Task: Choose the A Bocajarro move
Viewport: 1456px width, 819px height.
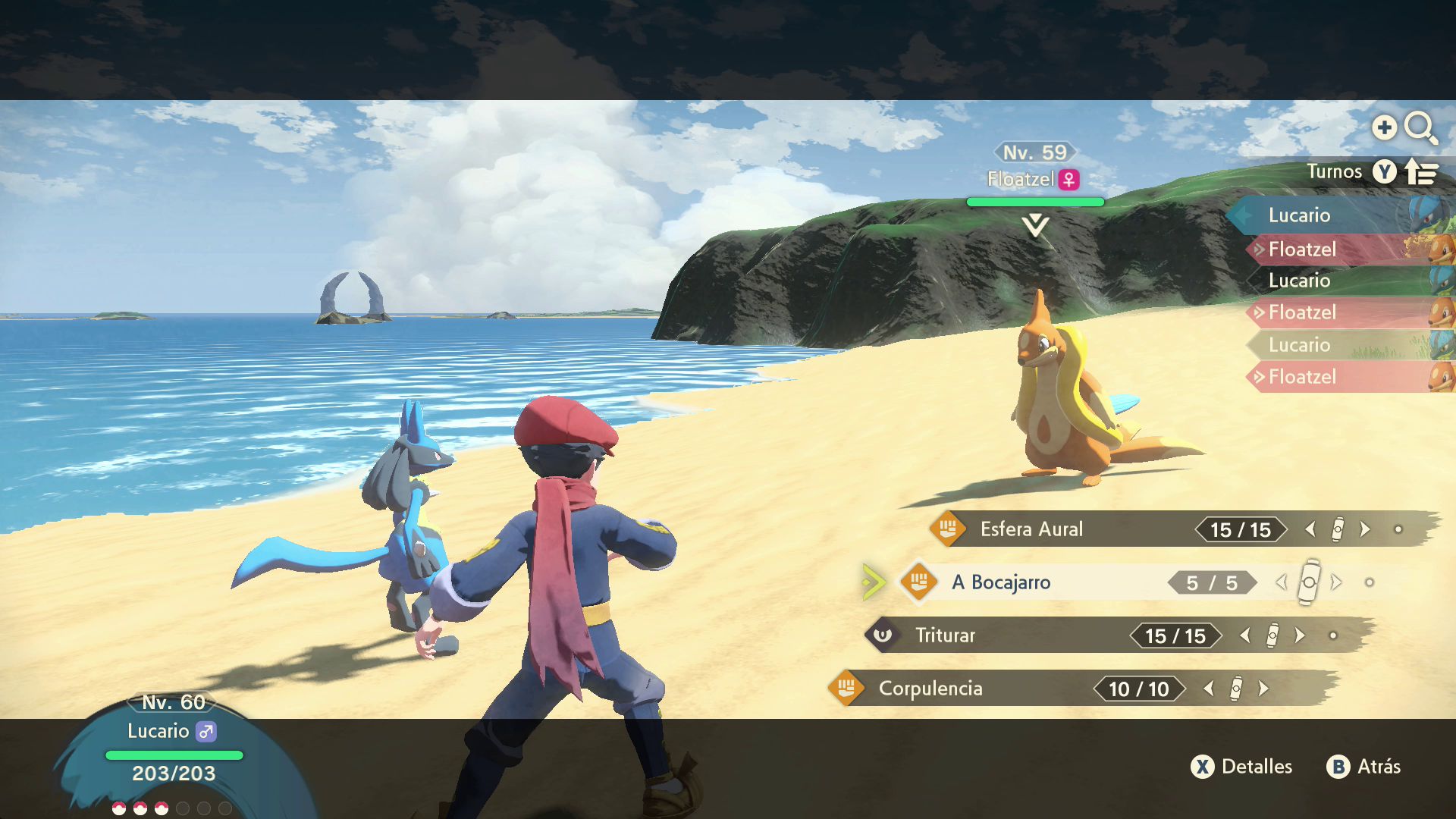Action: (1001, 582)
